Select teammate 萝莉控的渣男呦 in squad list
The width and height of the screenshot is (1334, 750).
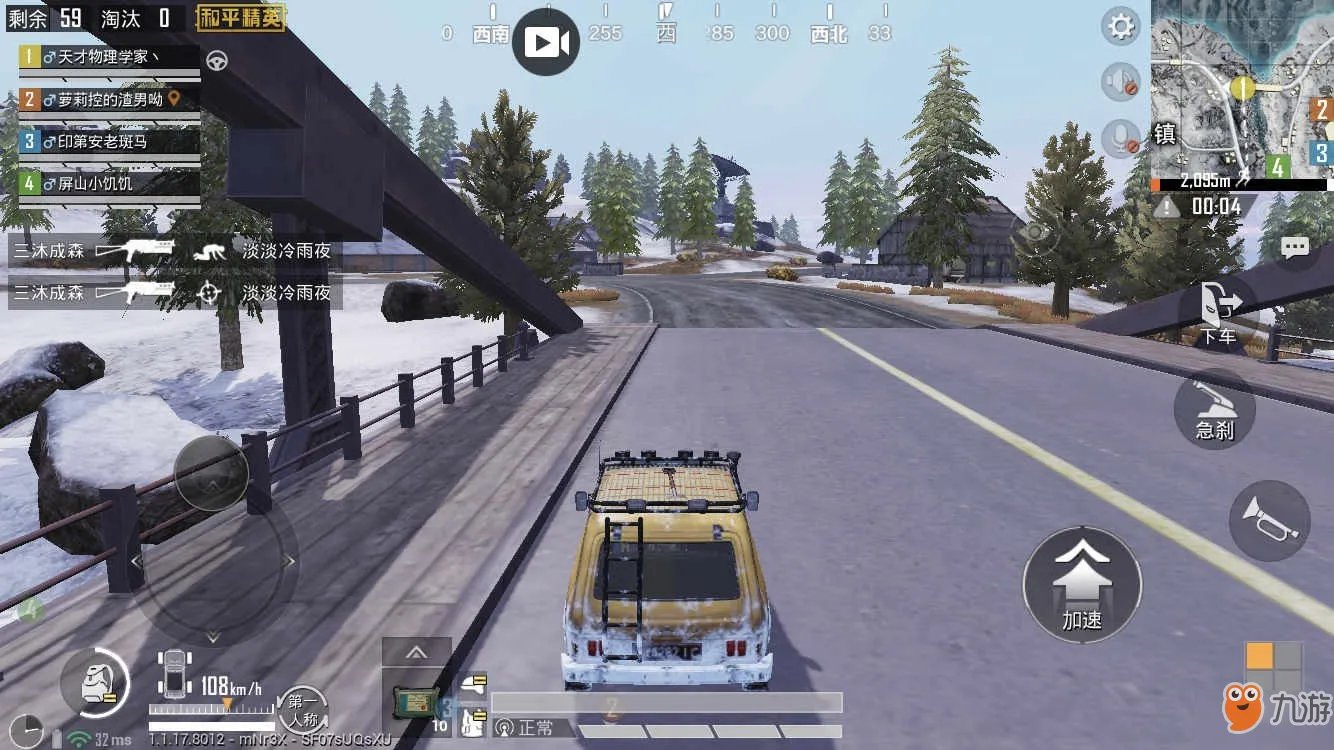click(x=109, y=99)
